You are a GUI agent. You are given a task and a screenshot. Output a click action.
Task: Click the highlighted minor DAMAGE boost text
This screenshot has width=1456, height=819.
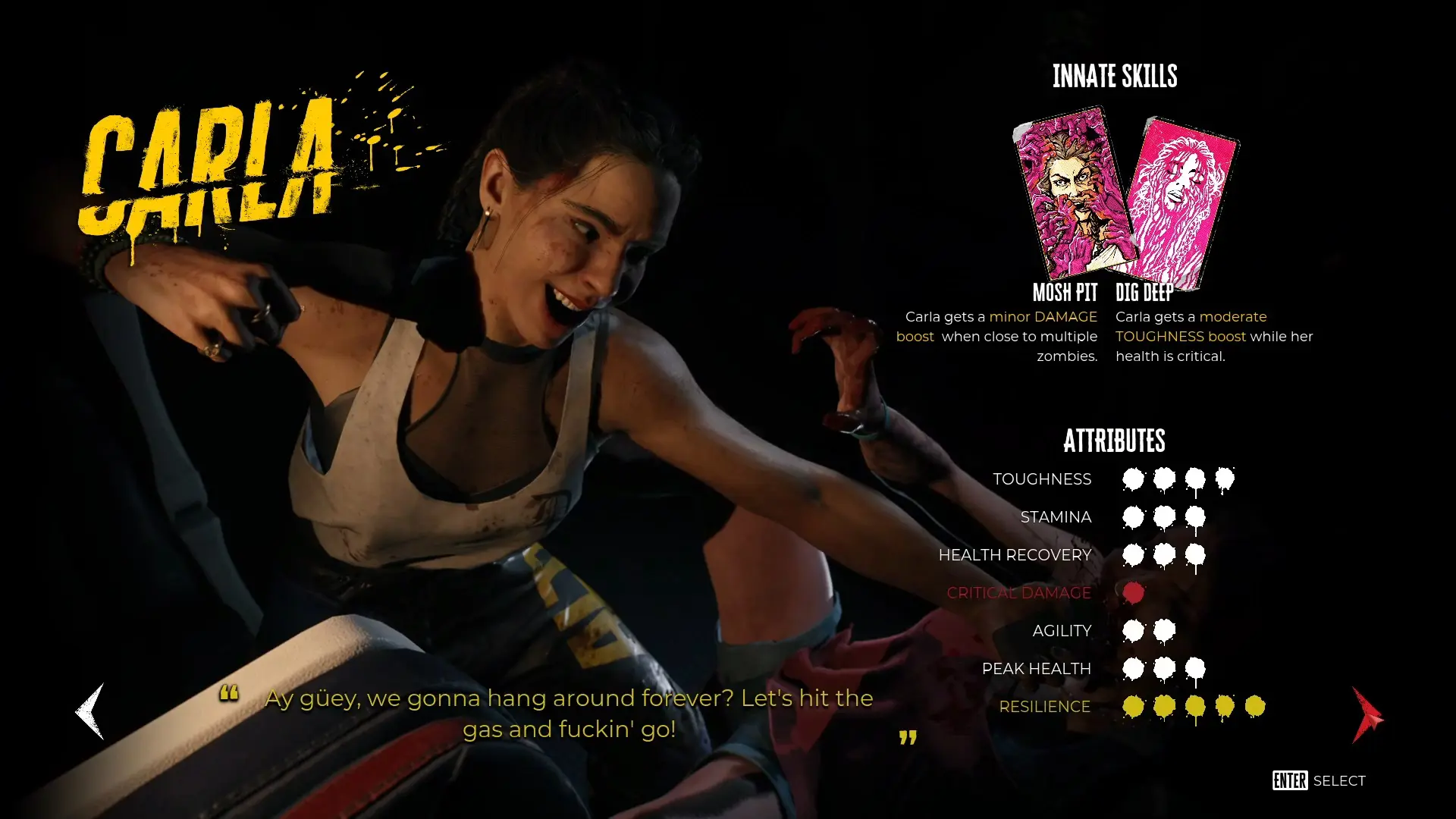pos(1044,317)
